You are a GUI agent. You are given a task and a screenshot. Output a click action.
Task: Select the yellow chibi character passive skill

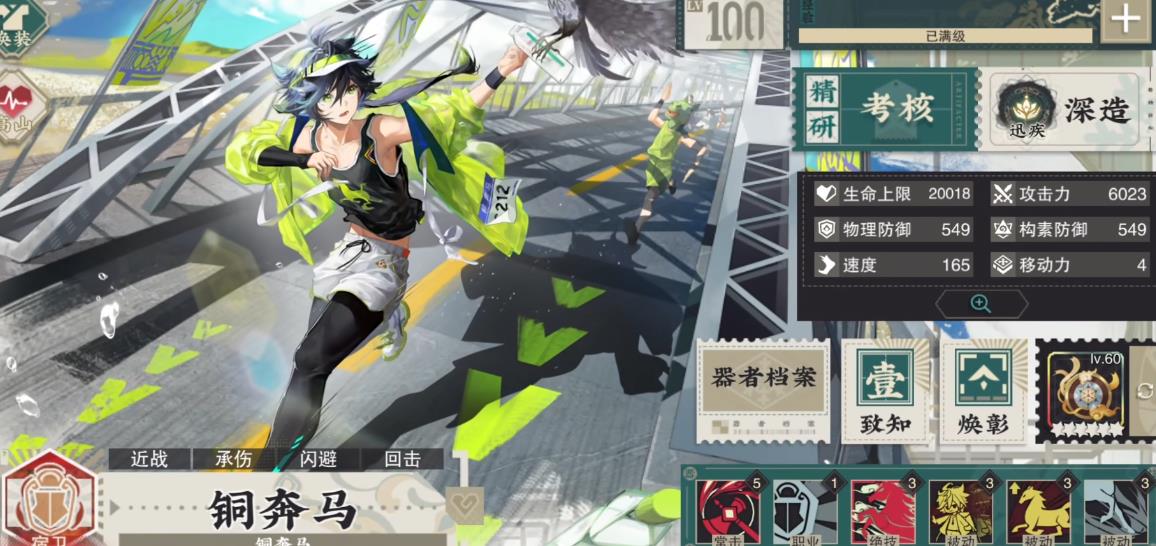click(960, 512)
